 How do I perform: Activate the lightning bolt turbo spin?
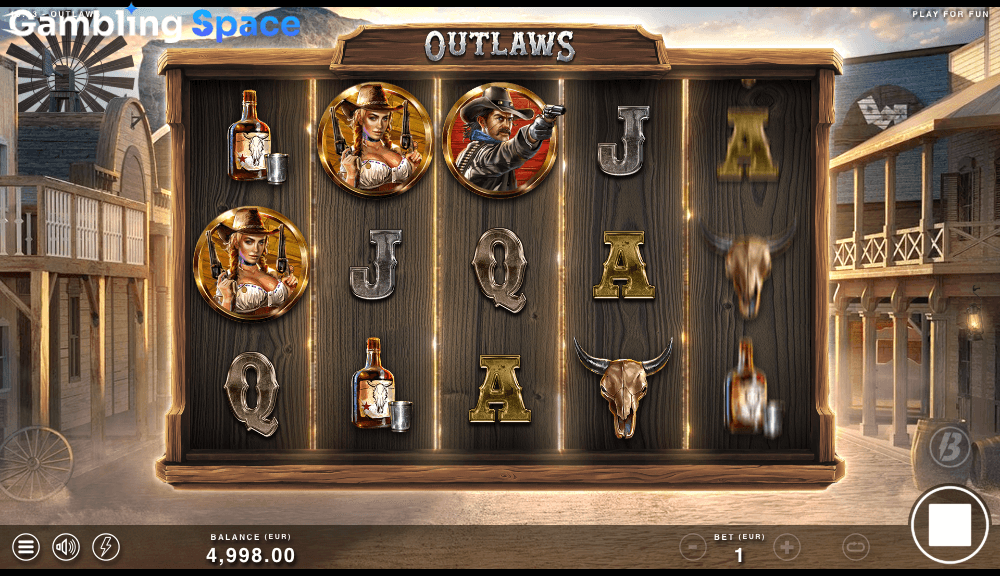[106, 547]
